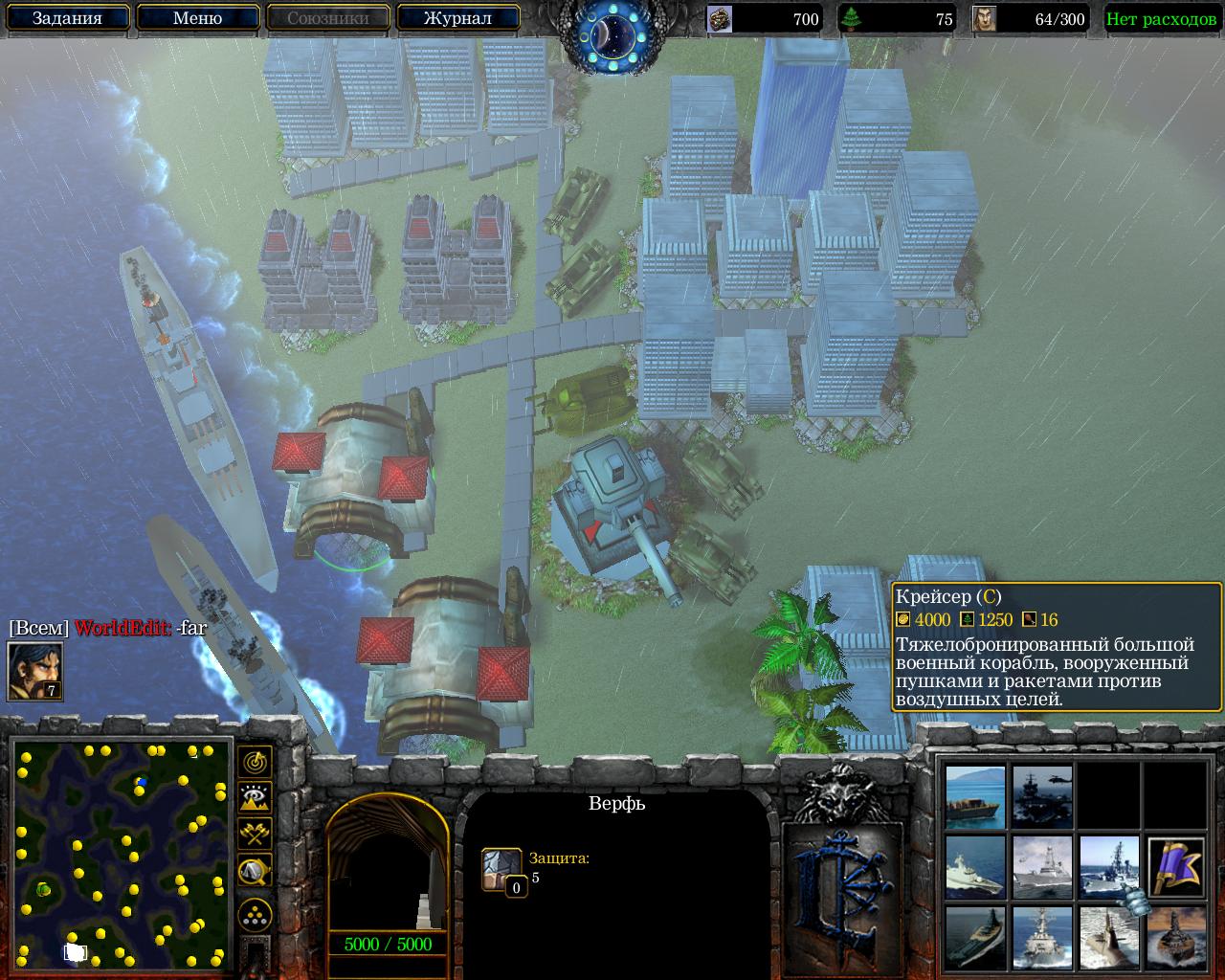This screenshot has width=1225, height=980.
Task: Click on the minimap
Action: [x=122, y=854]
